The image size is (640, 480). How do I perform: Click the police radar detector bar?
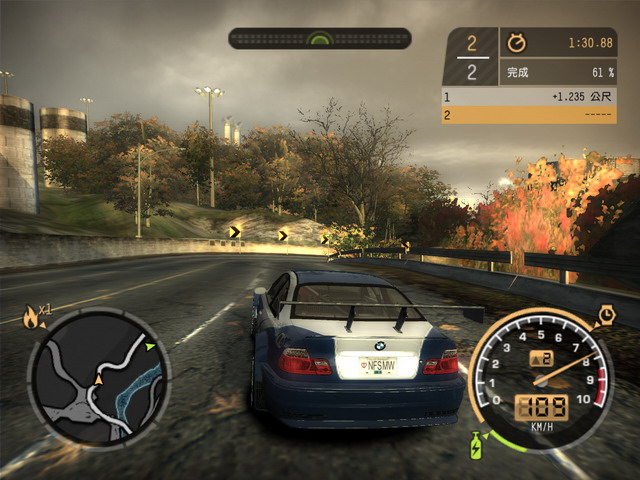coord(319,39)
